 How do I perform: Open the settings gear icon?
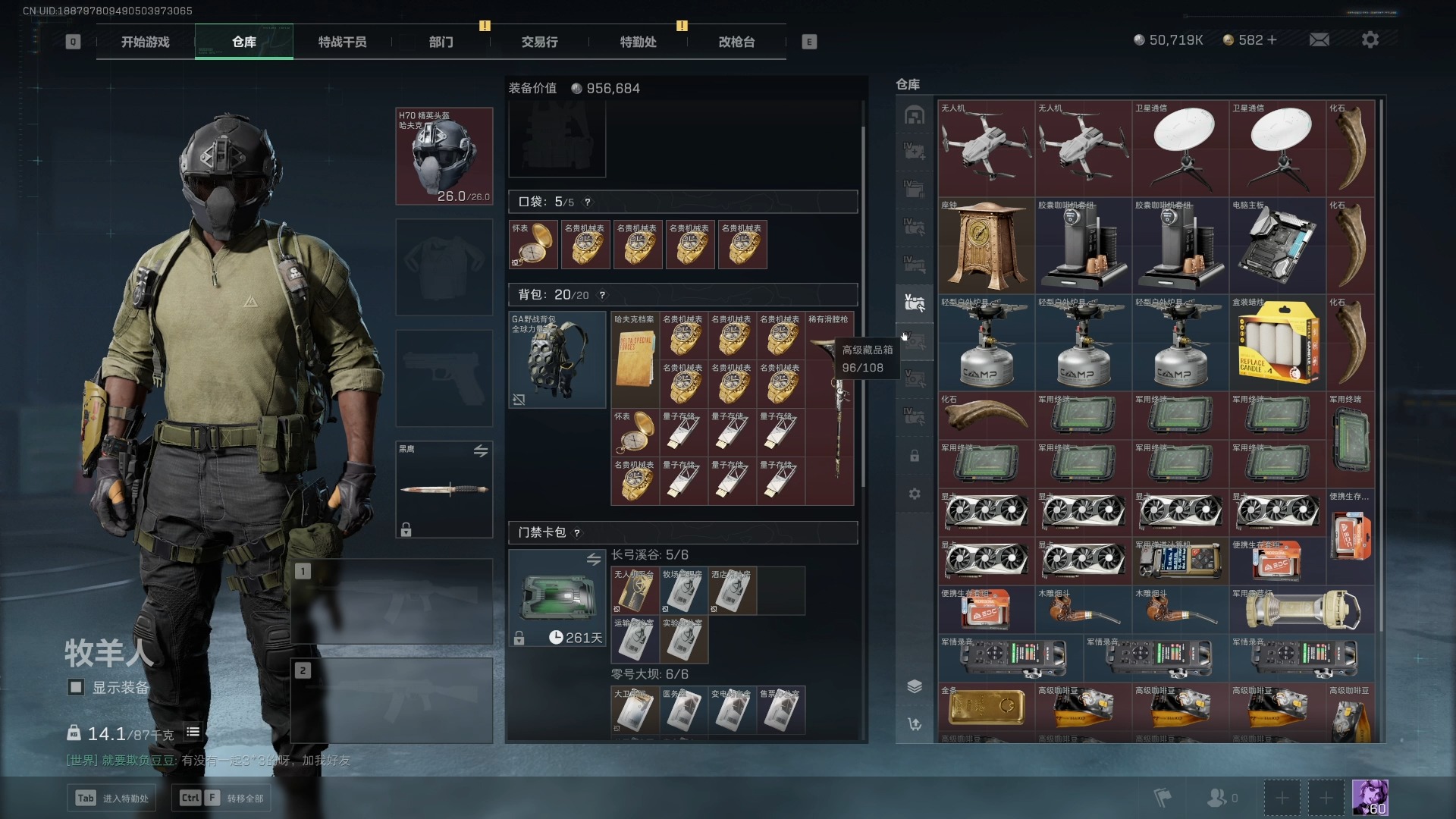tap(1370, 39)
